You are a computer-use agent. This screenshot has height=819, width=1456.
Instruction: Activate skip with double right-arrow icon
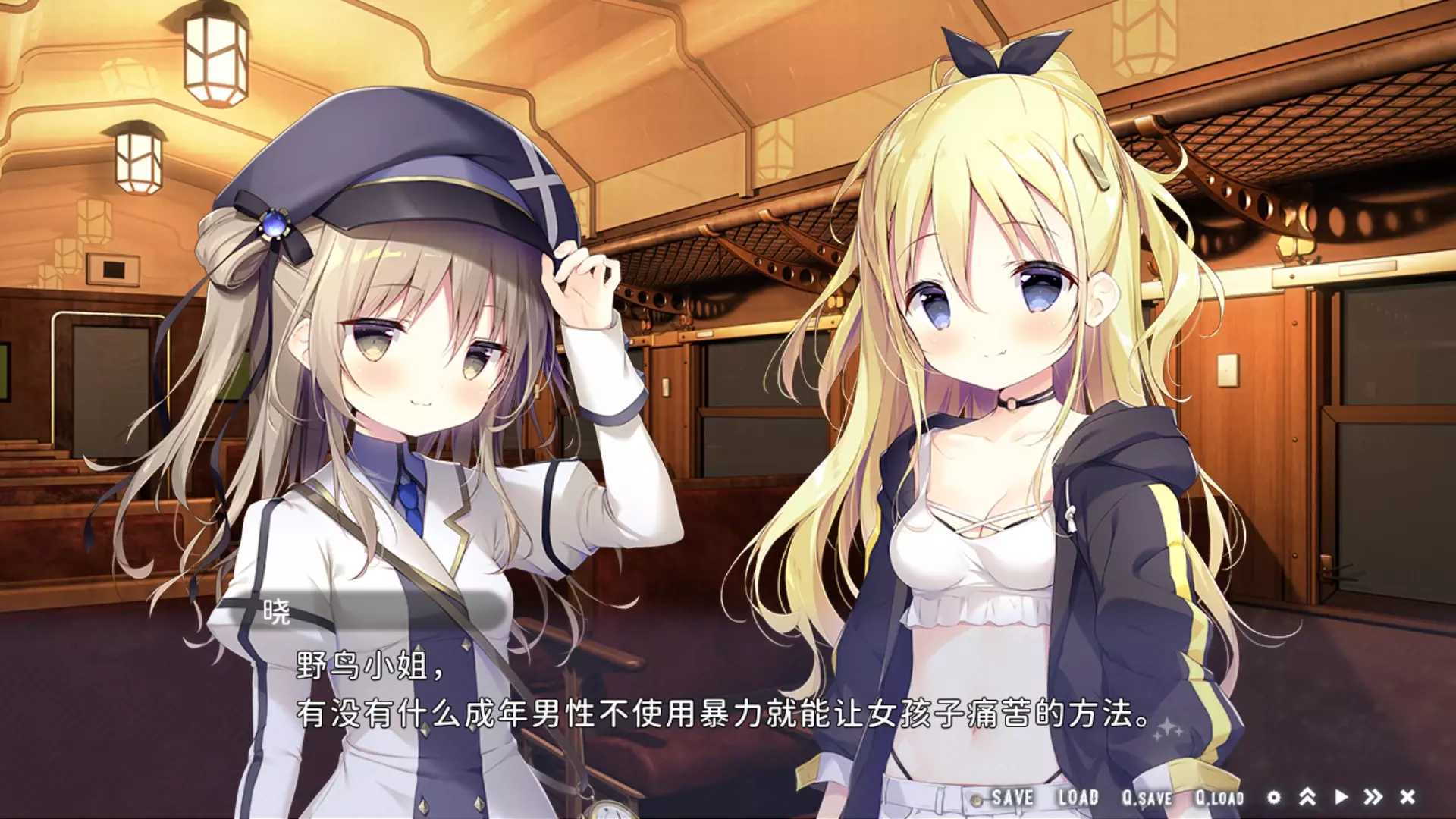click(1373, 797)
